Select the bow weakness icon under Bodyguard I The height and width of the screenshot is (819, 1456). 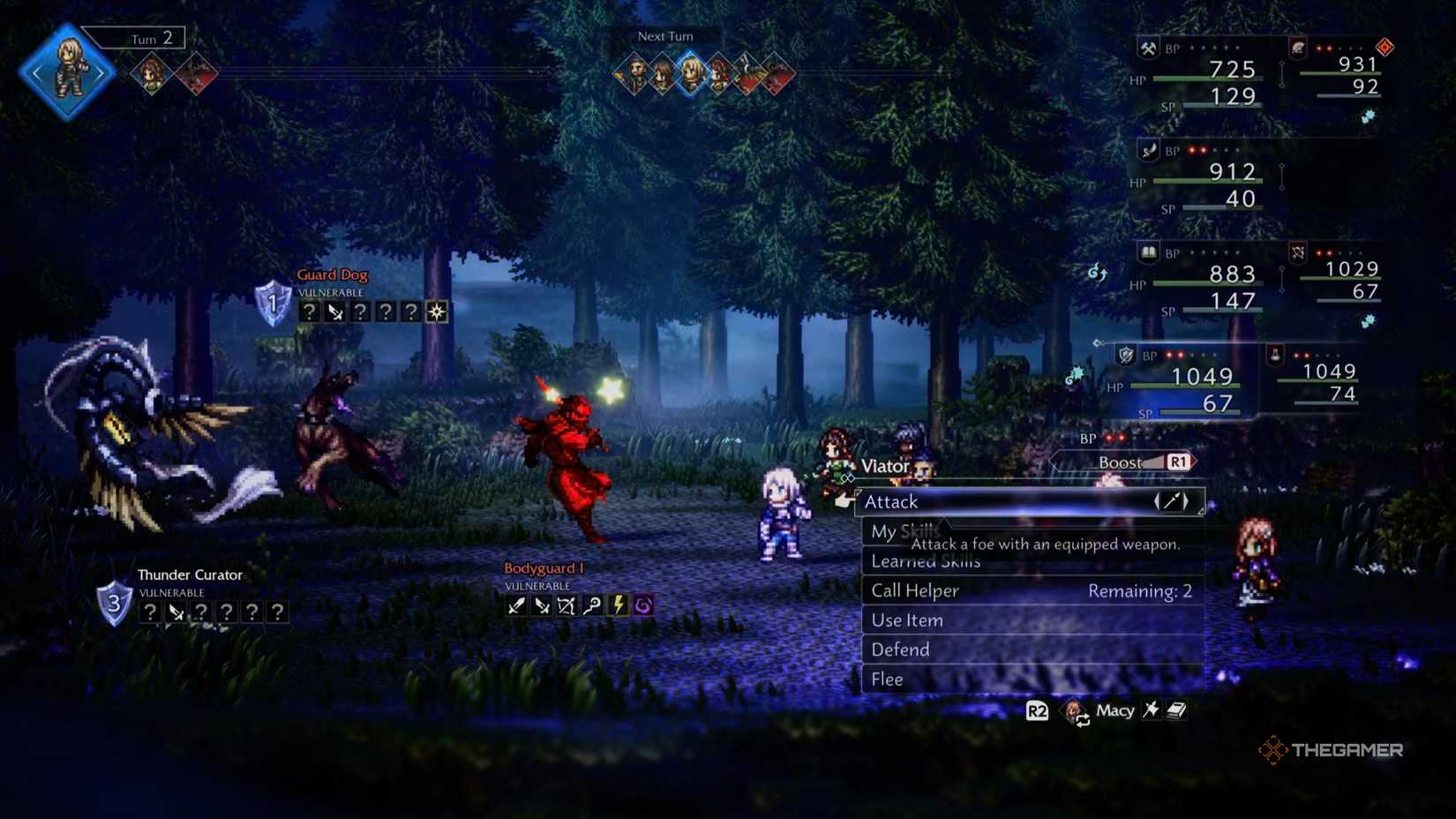coord(567,605)
